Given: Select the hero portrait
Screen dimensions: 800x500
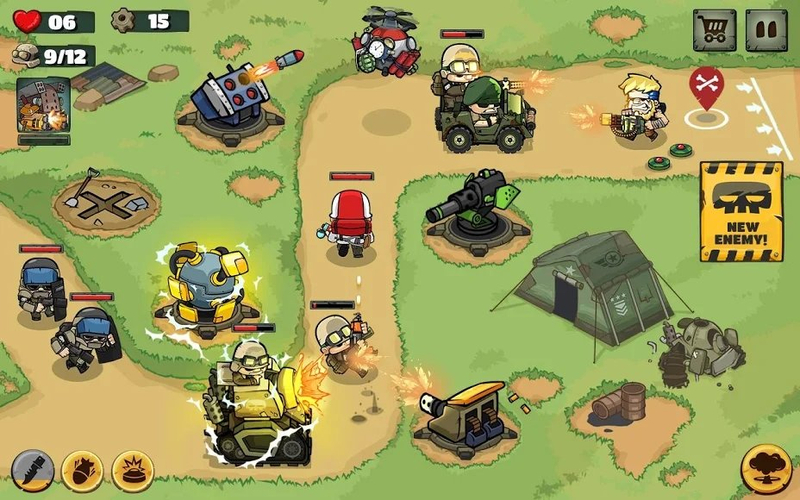Looking at the screenshot, I should pyautogui.click(x=43, y=107).
